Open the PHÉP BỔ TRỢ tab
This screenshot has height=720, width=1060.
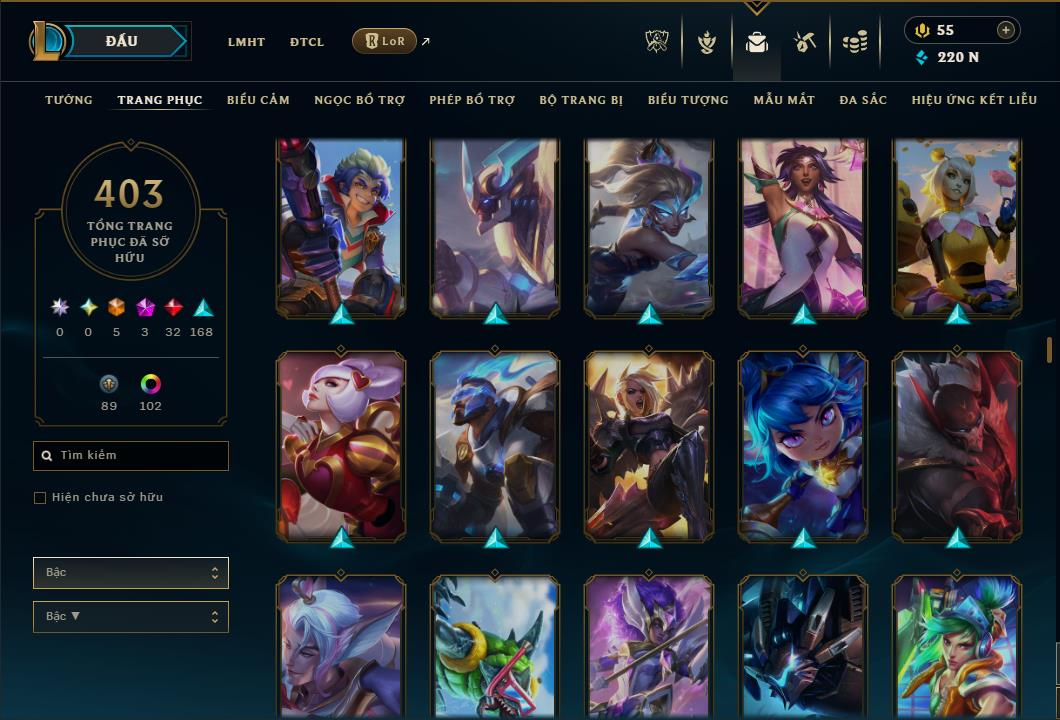point(472,100)
